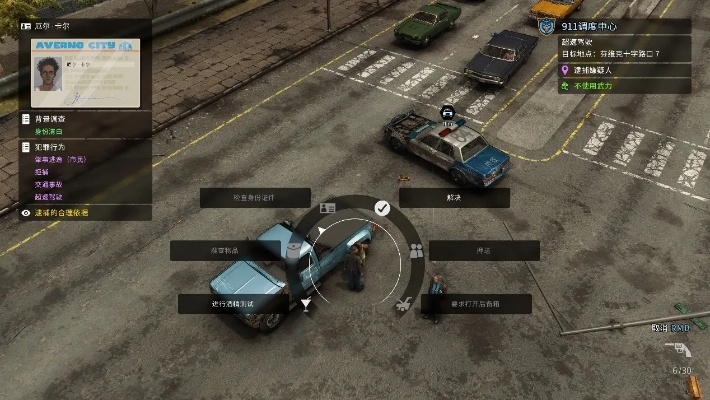The height and width of the screenshot is (400, 710).
Task: Choose the 检查身份证件 ID check option
Action: (255, 198)
